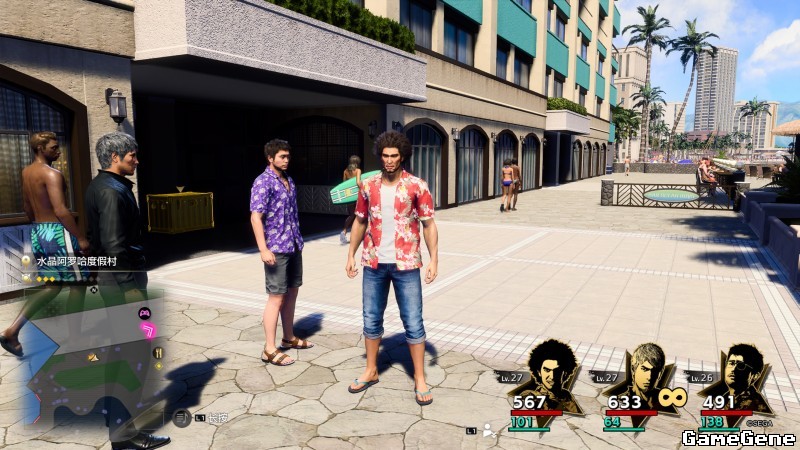Choose the curly-haired Lv.27 party leader portrait
800x450 pixels.
pos(549,373)
